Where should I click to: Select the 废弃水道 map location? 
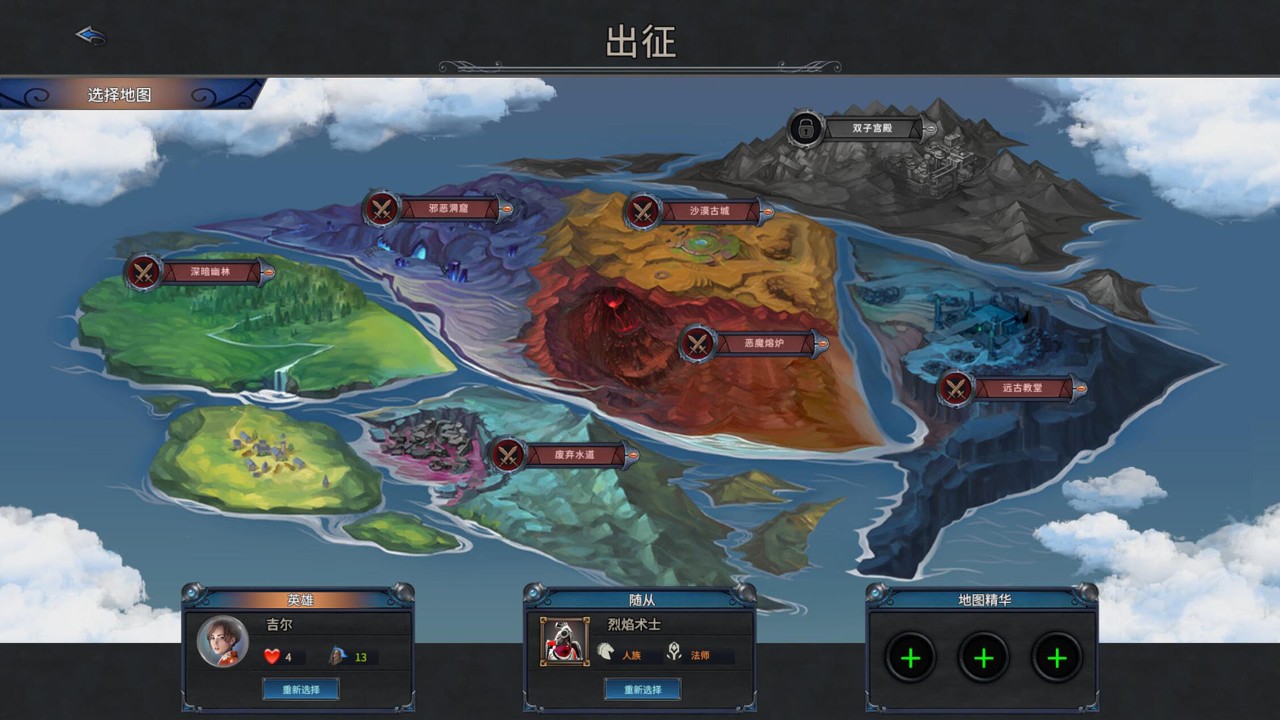pos(562,455)
